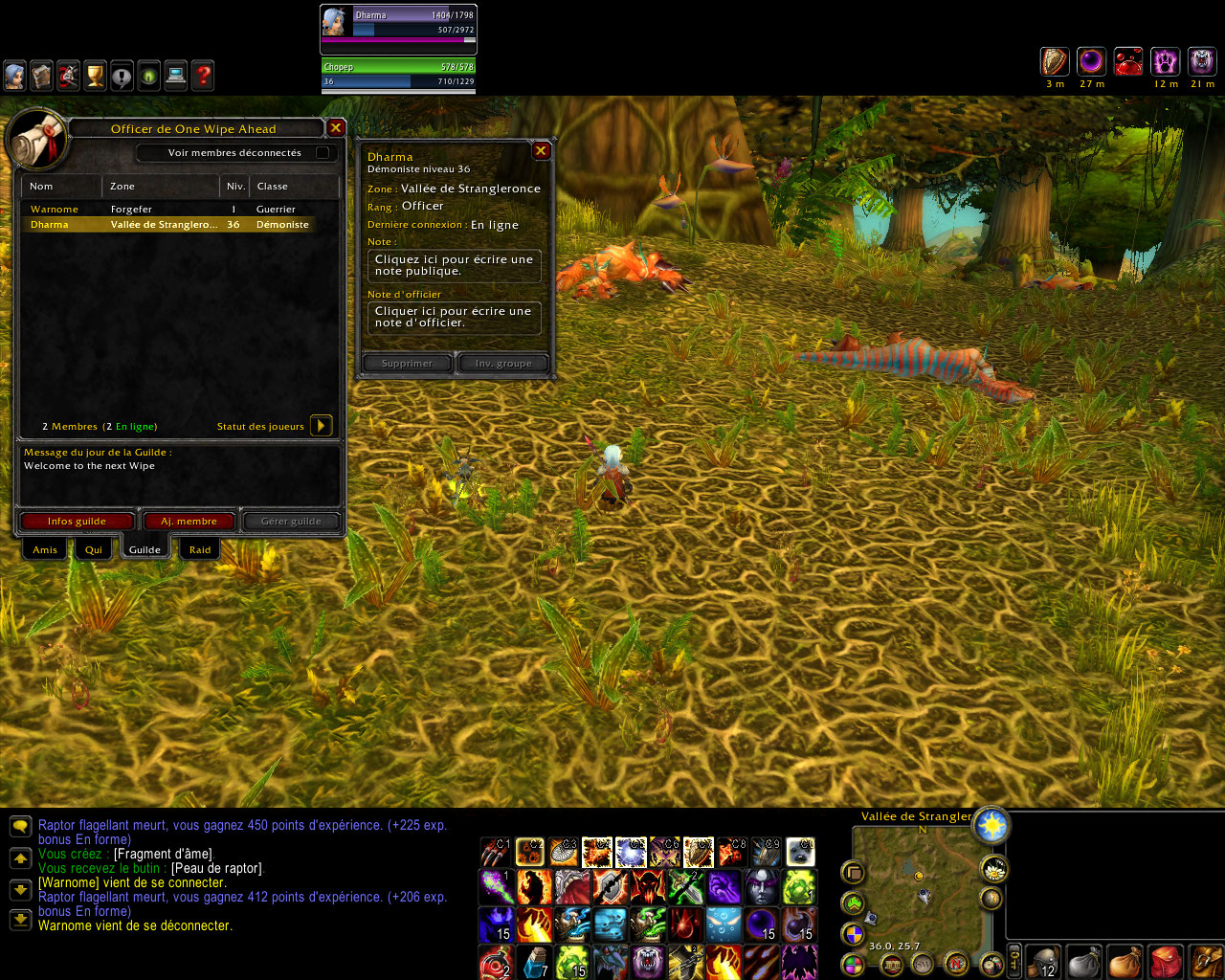Toggle the 'Voir membres déconnectés' checkbox
The image size is (1225, 980).
point(323,153)
